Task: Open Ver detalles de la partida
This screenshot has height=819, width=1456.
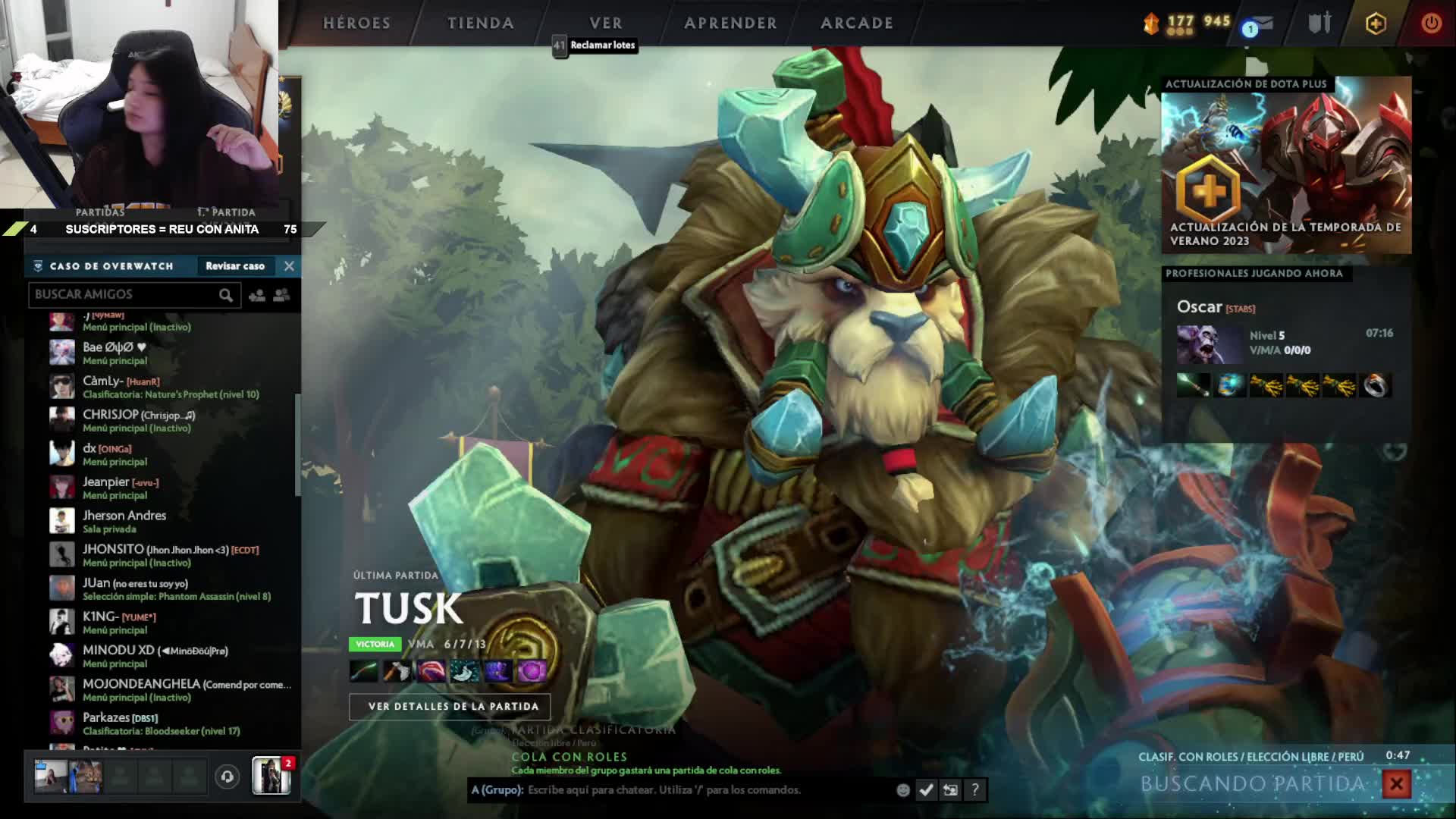Action: (453, 707)
